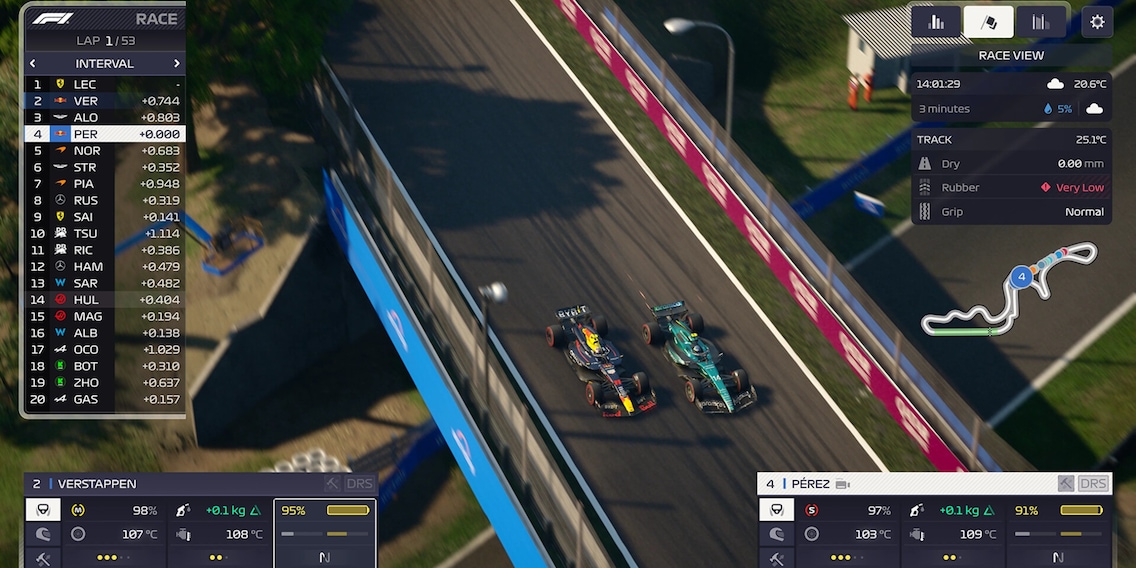Open the striped bars tab beside the gear
Viewport: 1136px width, 568px height.
1040,22
